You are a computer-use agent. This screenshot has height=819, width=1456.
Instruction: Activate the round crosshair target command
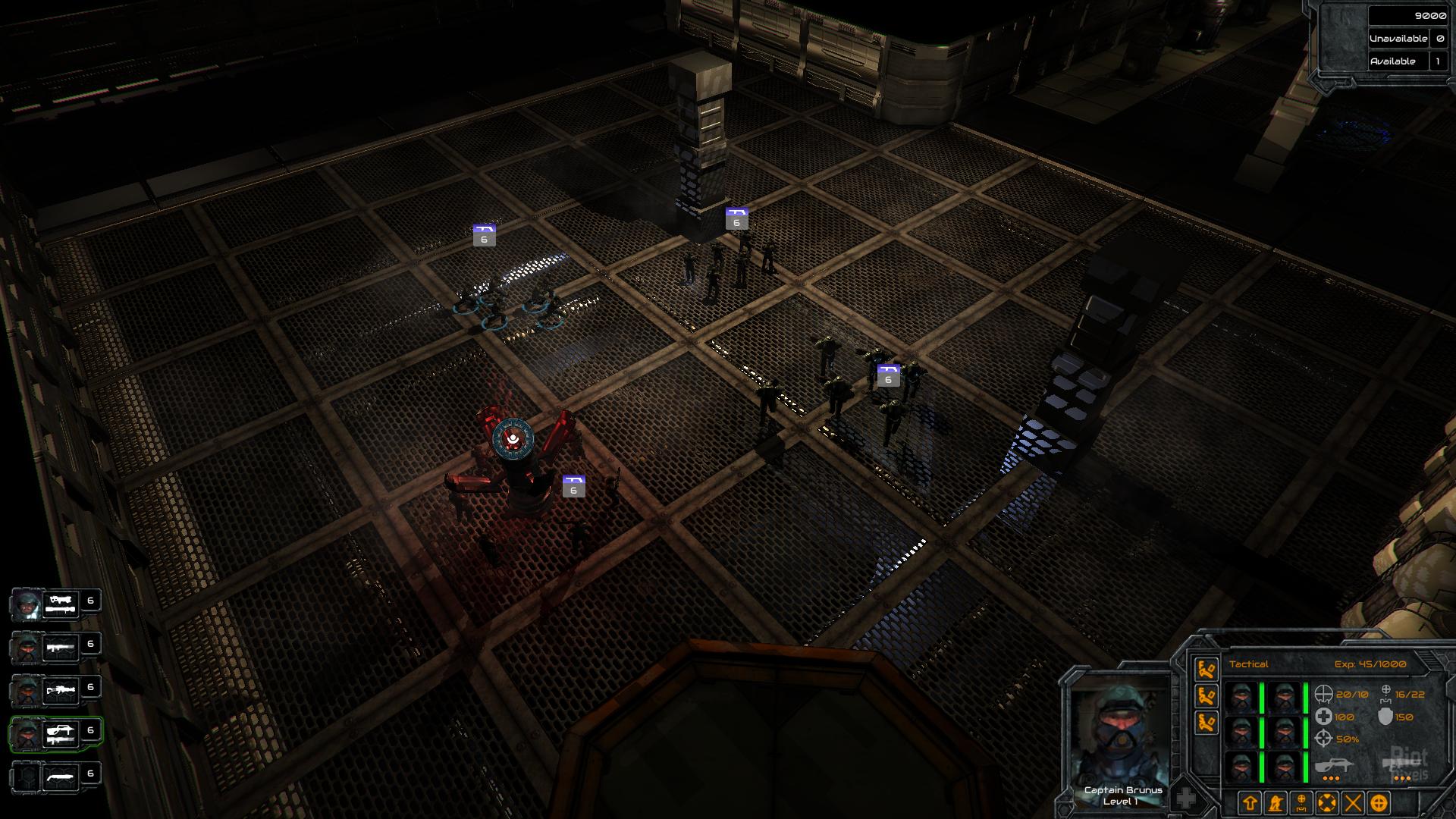click(x=1379, y=802)
